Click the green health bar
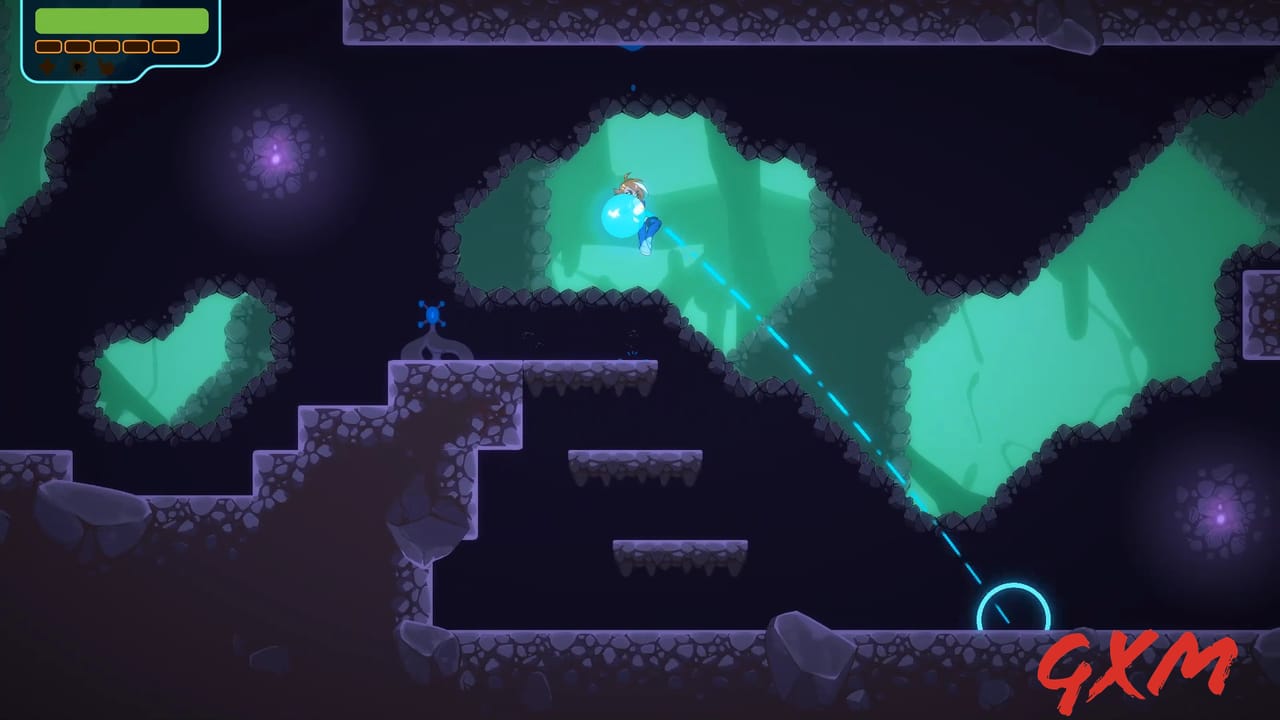Screen dimensions: 1280x720 tap(120, 20)
